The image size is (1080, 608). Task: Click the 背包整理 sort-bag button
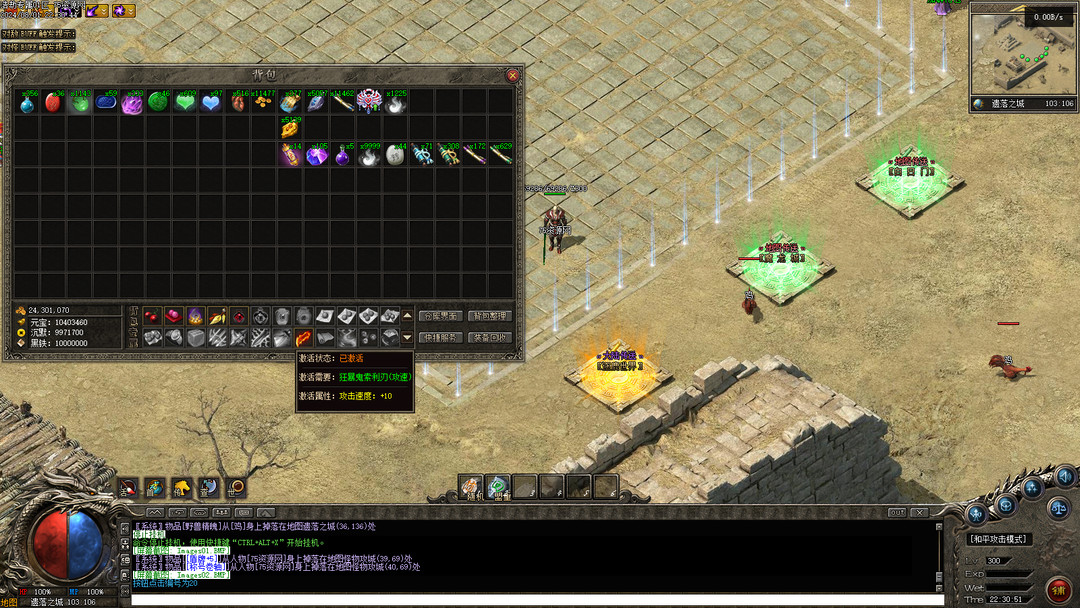[491, 316]
